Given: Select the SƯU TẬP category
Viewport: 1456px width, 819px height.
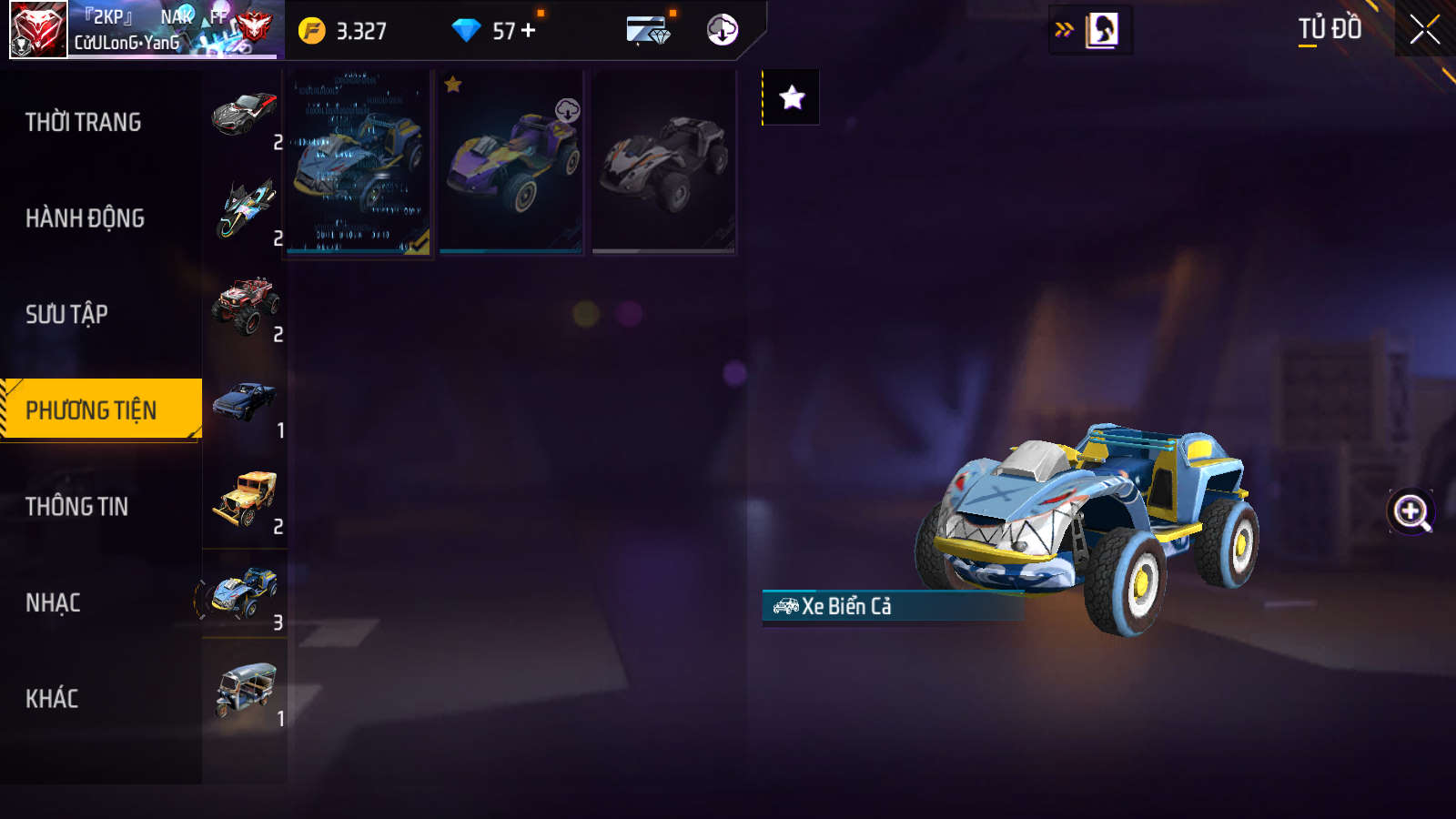Looking at the screenshot, I should [x=66, y=314].
